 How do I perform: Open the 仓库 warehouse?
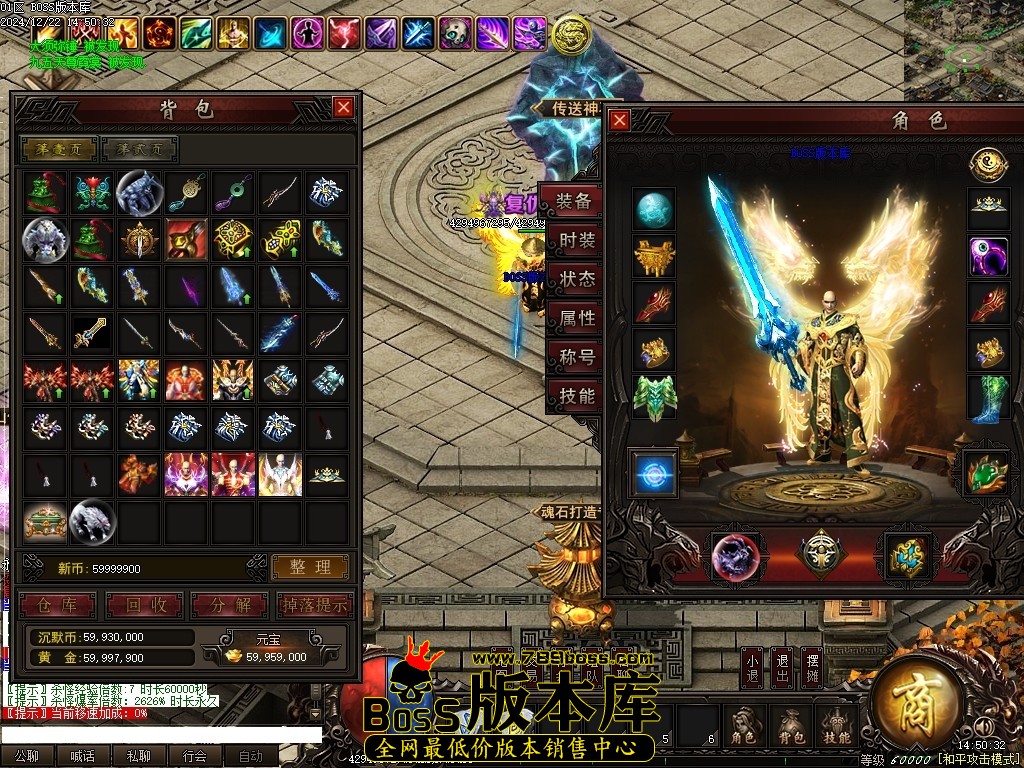coord(58,605)
